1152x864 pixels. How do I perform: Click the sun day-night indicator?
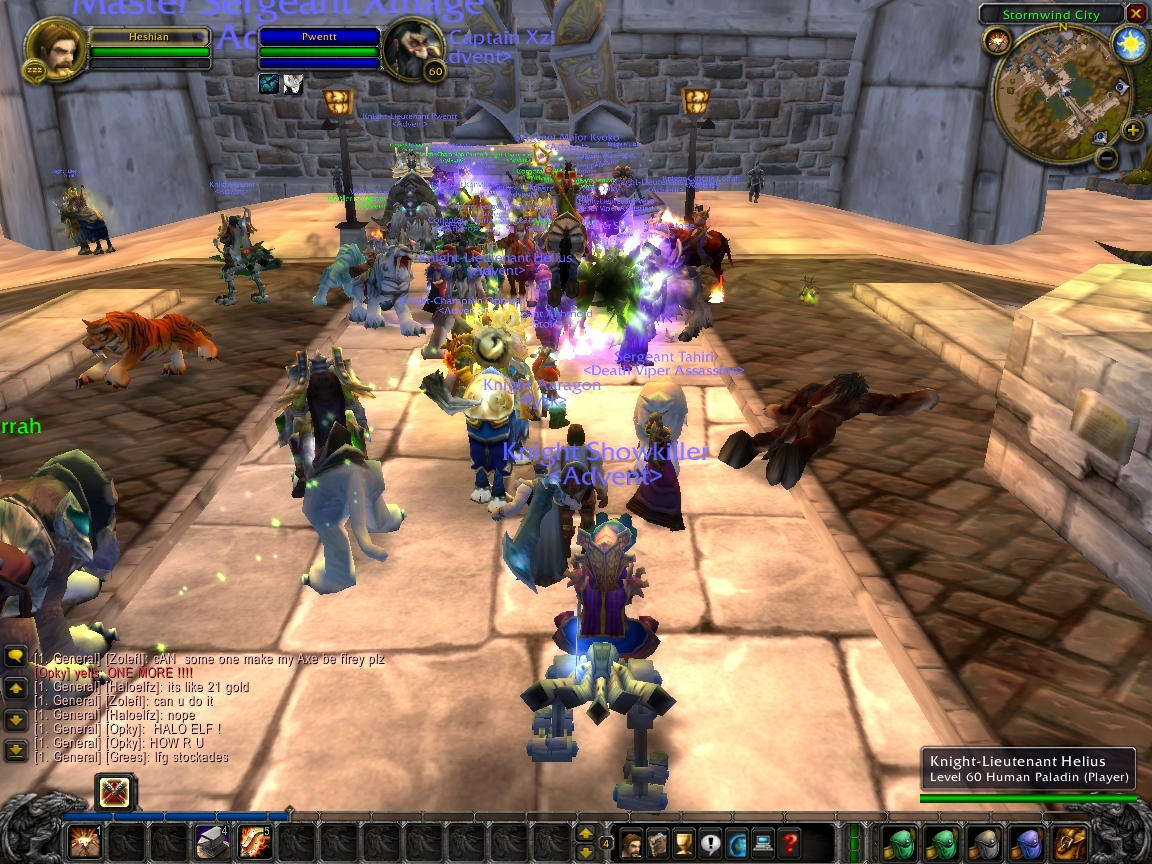click(x=1130, y=44)
